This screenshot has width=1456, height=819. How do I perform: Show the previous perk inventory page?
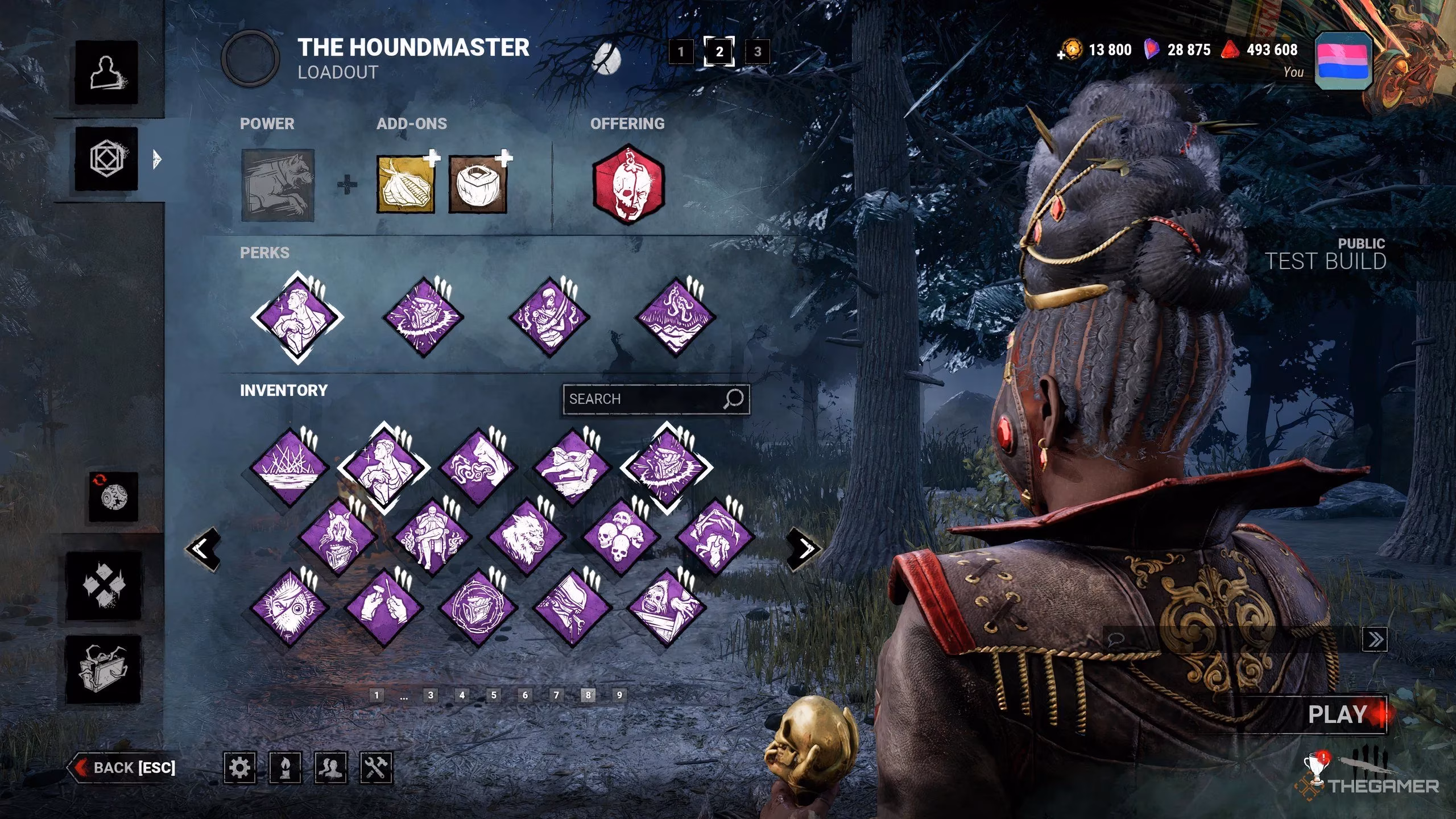tap(202, 549)
